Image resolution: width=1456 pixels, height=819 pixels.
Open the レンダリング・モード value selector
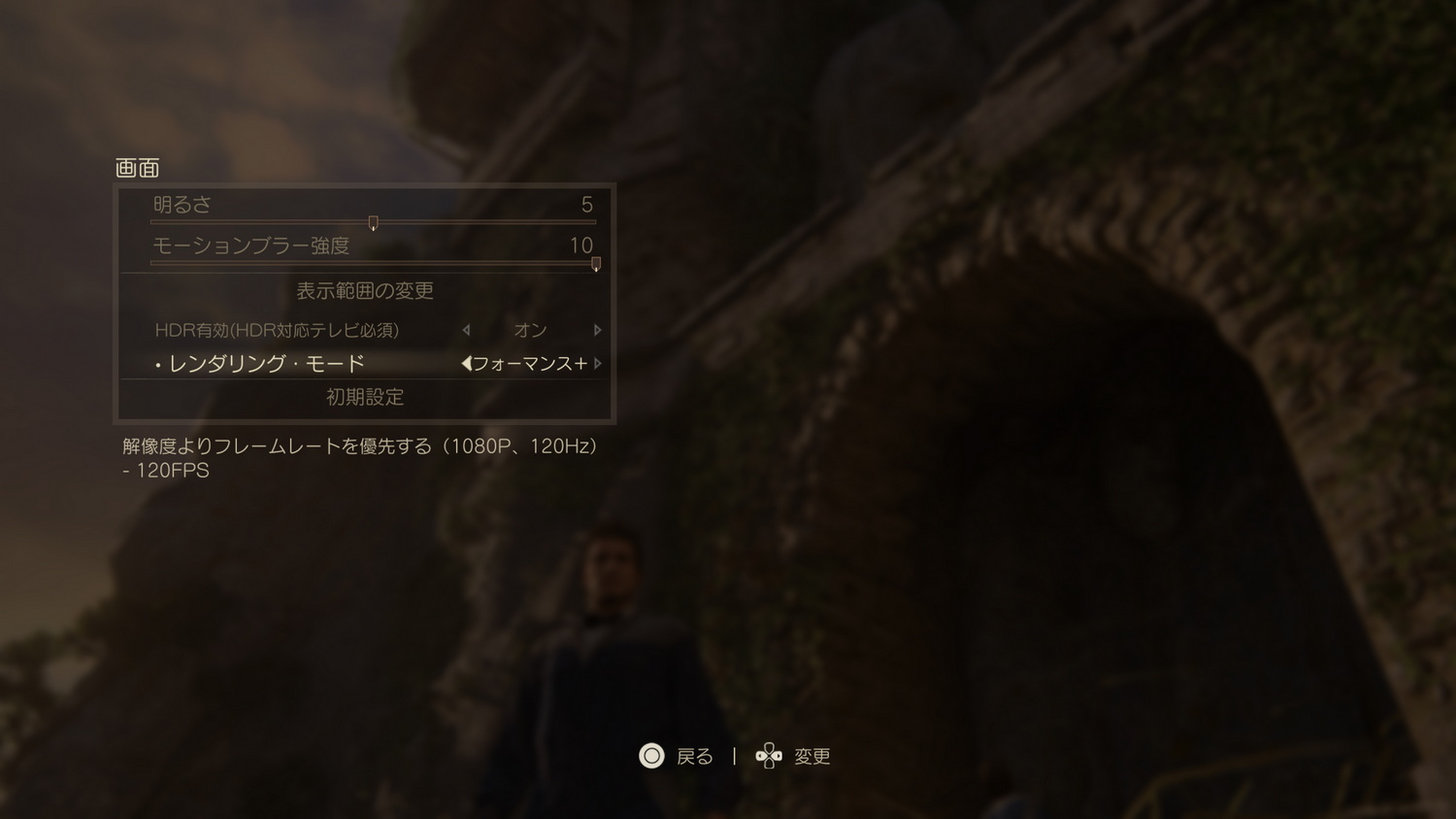click(x=529, y=362)
